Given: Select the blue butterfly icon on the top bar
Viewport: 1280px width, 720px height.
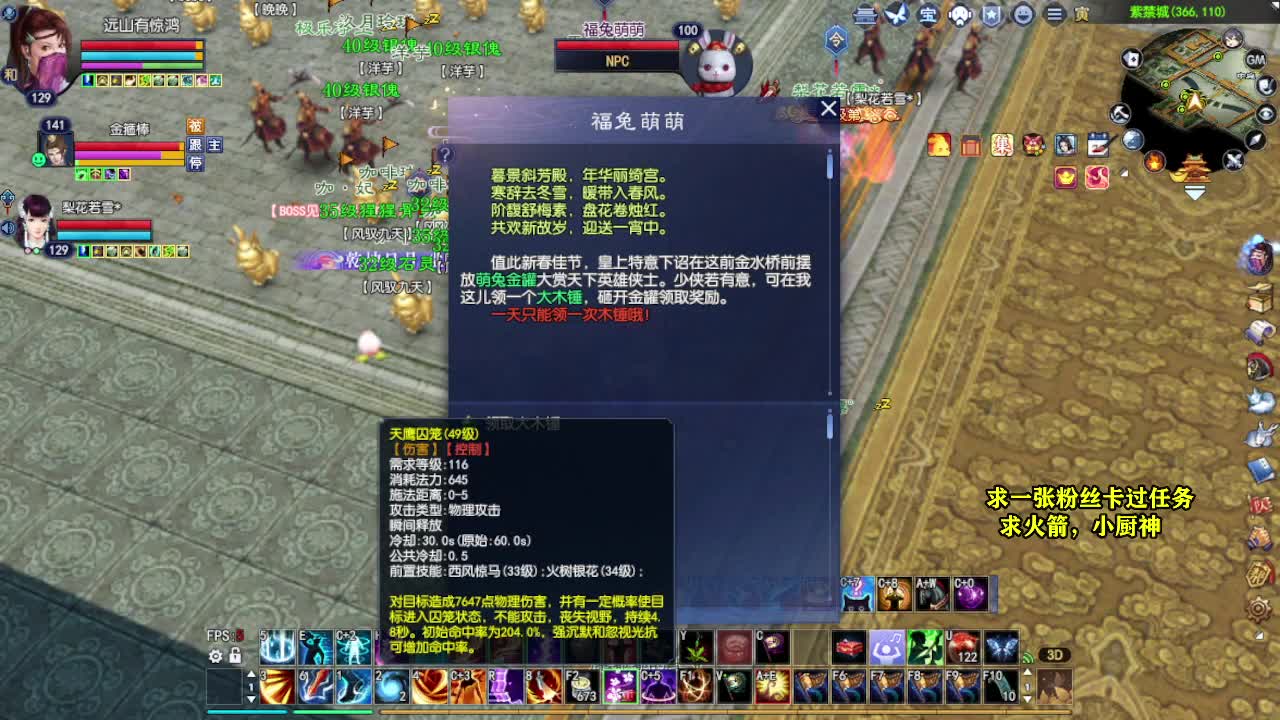Looking at the screenshot, I should 896,13.
